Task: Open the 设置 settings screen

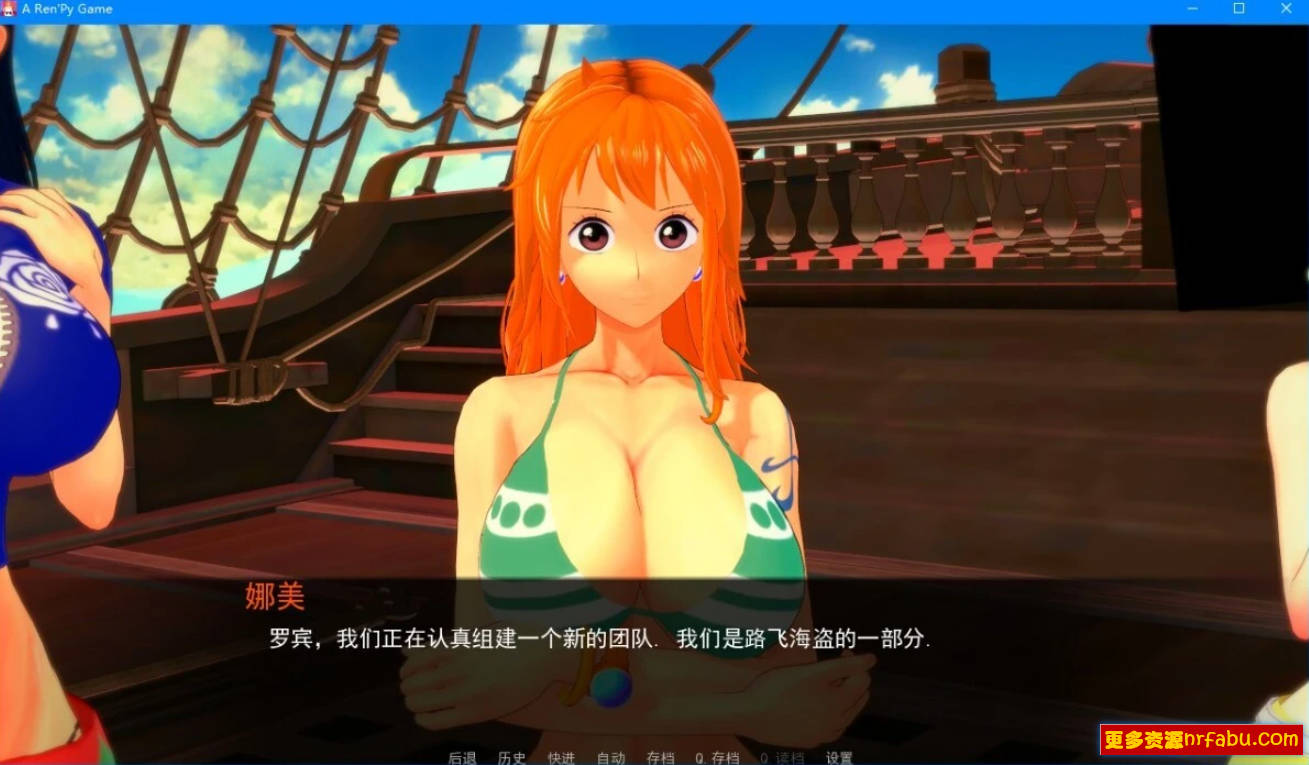Action: tap(840, 756)
